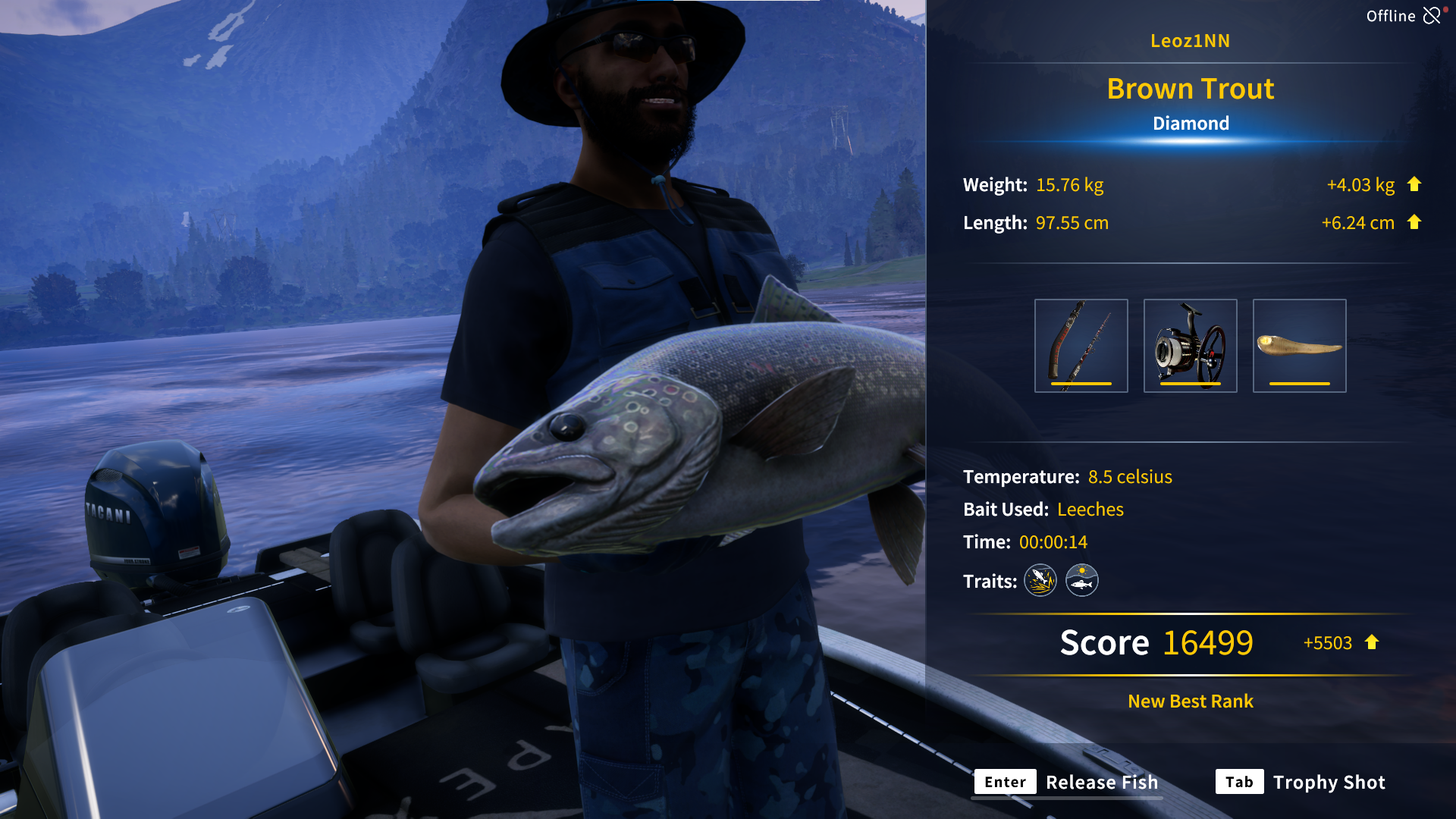This screenshot has height=819, width=1456.
Task: Select the spinning reel equipment slot
Action: point(1190,346)
